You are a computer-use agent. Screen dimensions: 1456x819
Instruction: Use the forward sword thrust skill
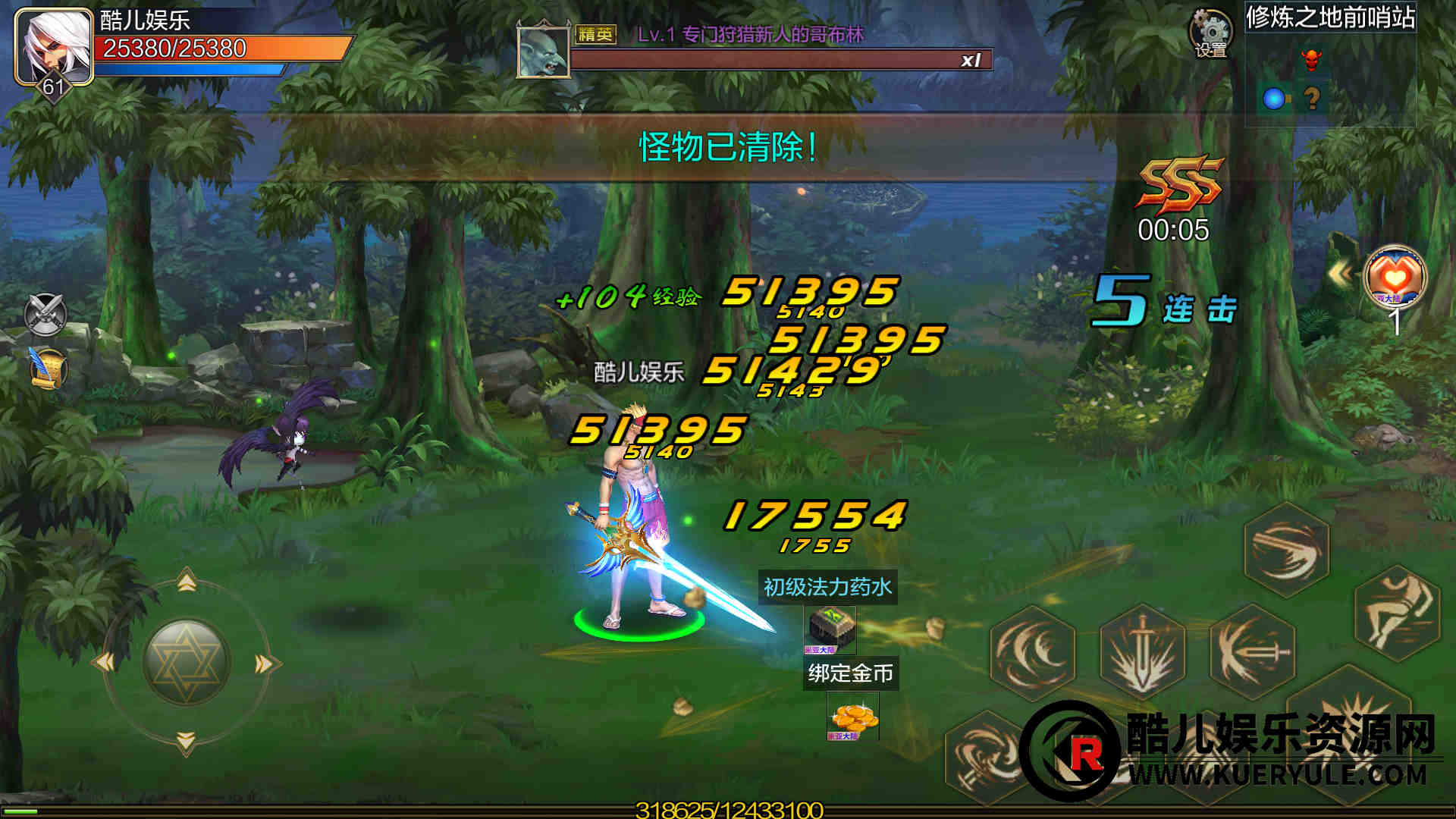pos(1252,651)
